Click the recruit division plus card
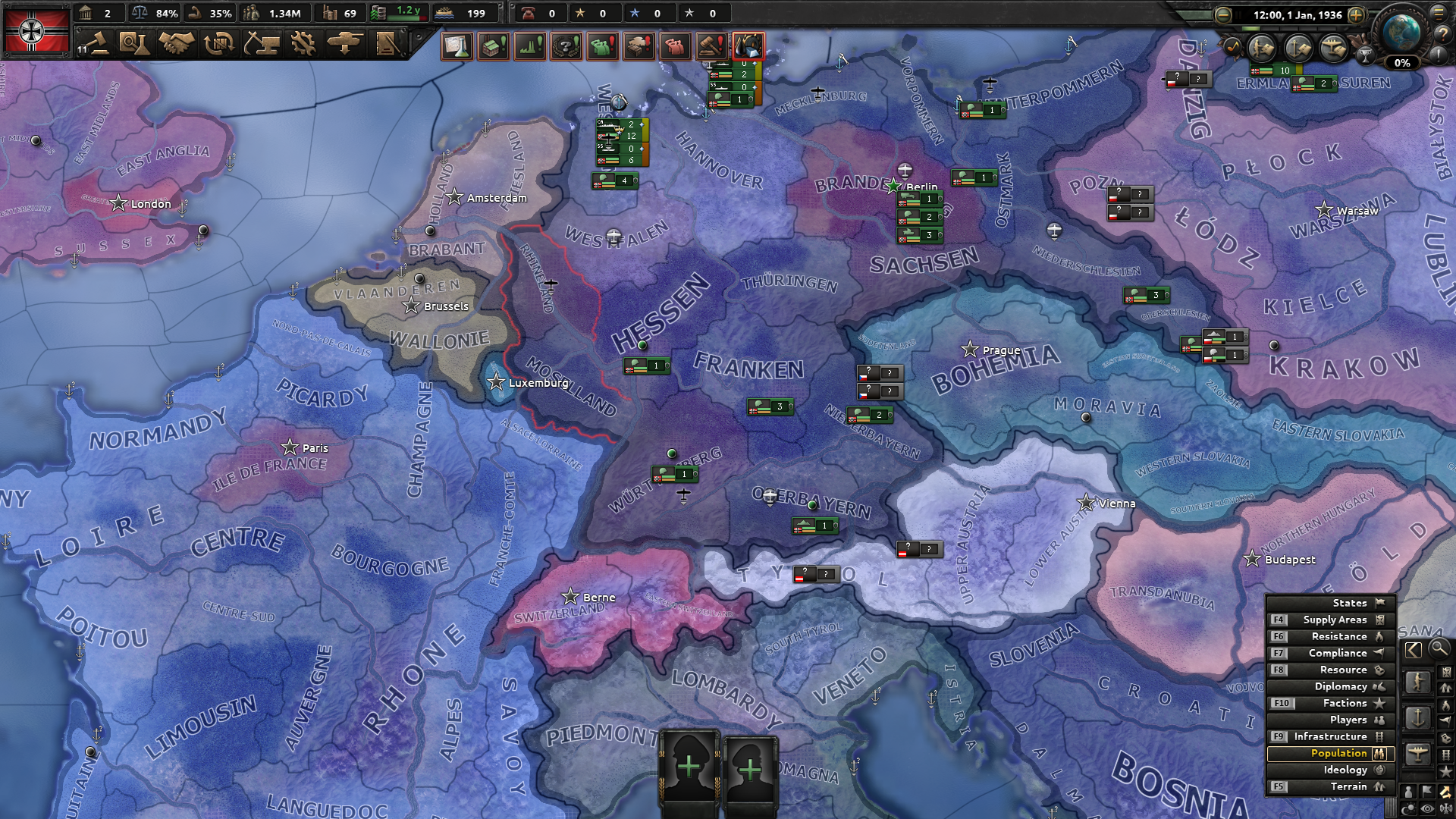The image size is (1456, 819). click(x=690, y=766)
